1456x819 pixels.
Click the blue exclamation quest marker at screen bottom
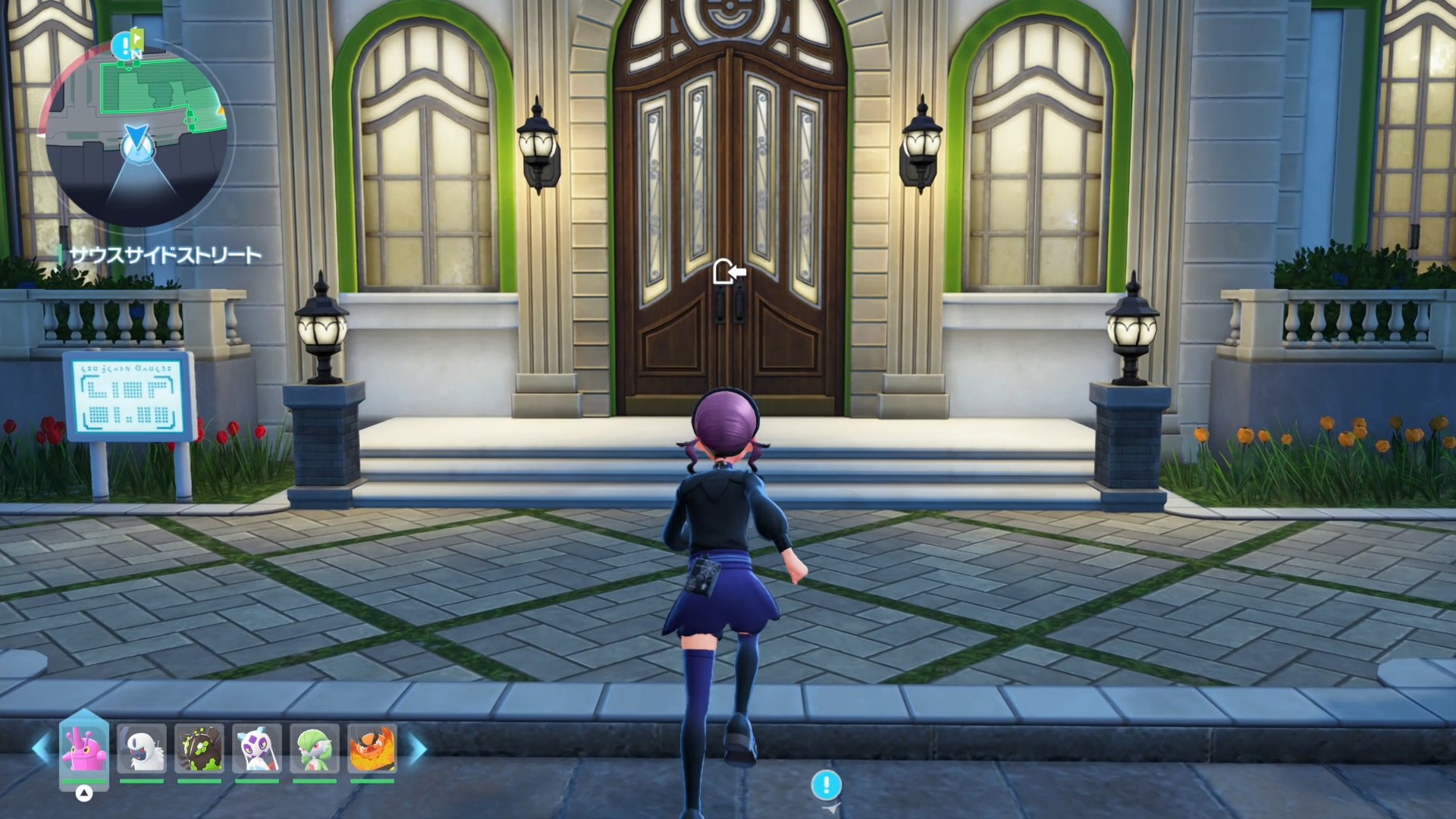[x=826, y=785]
